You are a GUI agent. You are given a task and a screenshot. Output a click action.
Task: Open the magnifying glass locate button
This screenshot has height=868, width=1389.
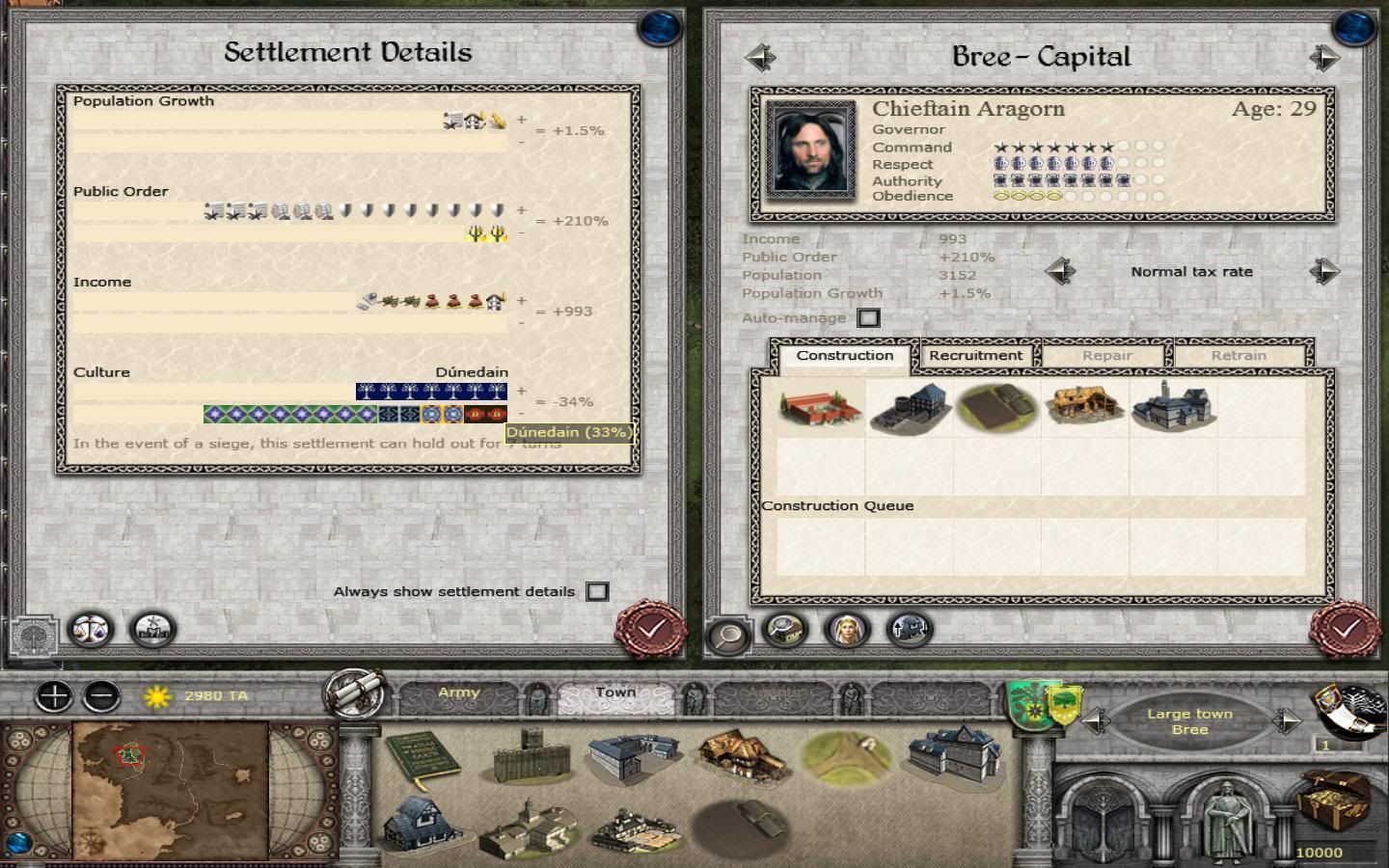click(x=728, y=634)
